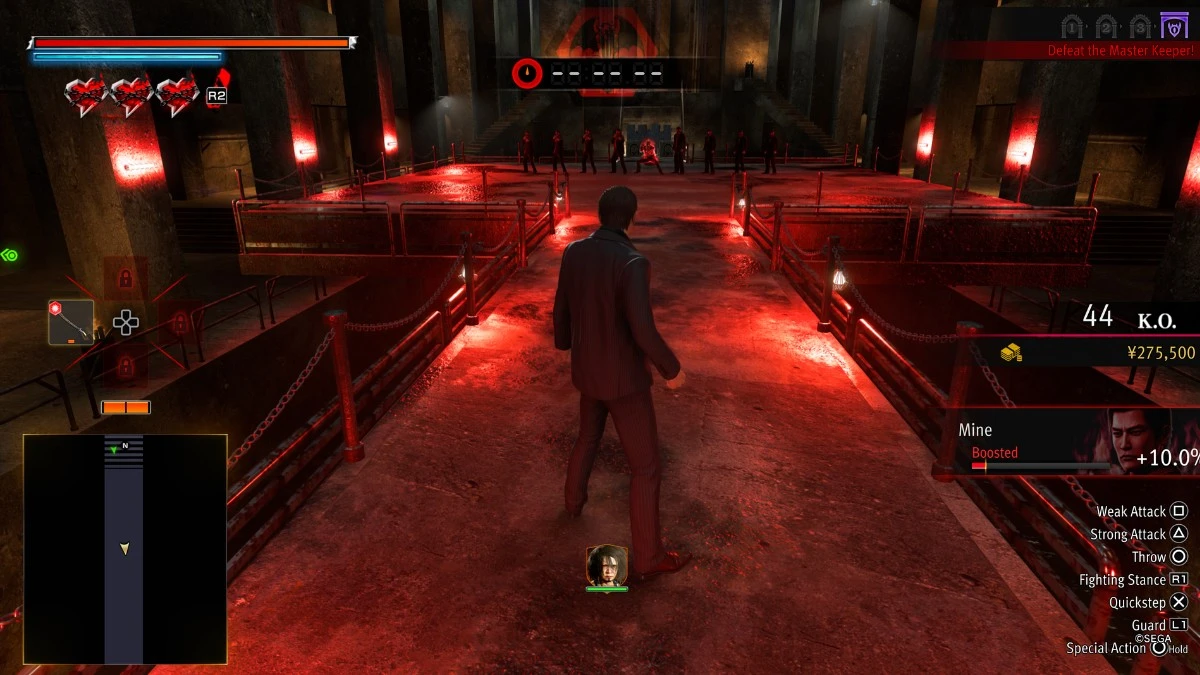Click the red clock icon

click(527, 73)
